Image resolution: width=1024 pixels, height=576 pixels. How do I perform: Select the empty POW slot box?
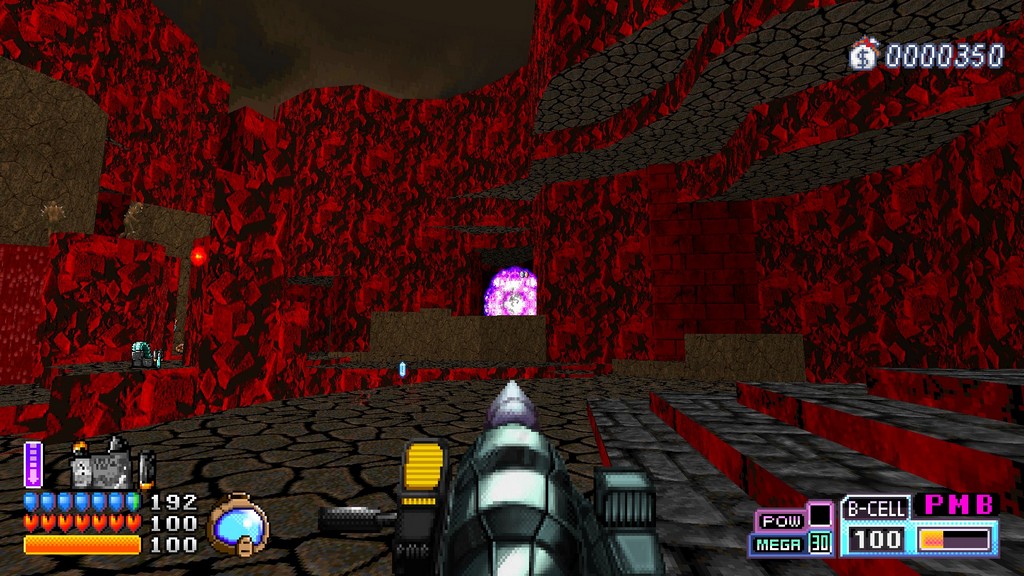coord(820,515)
